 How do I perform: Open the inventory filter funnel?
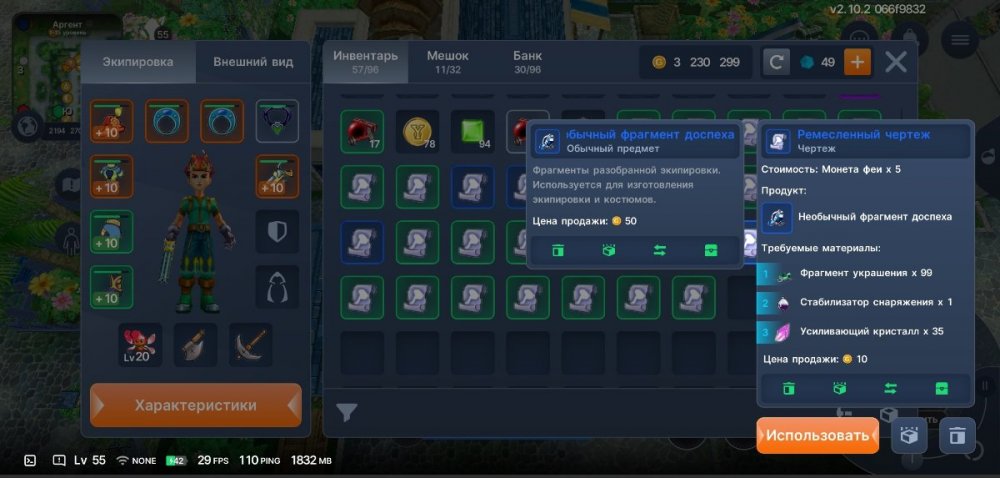pos(346,412)
